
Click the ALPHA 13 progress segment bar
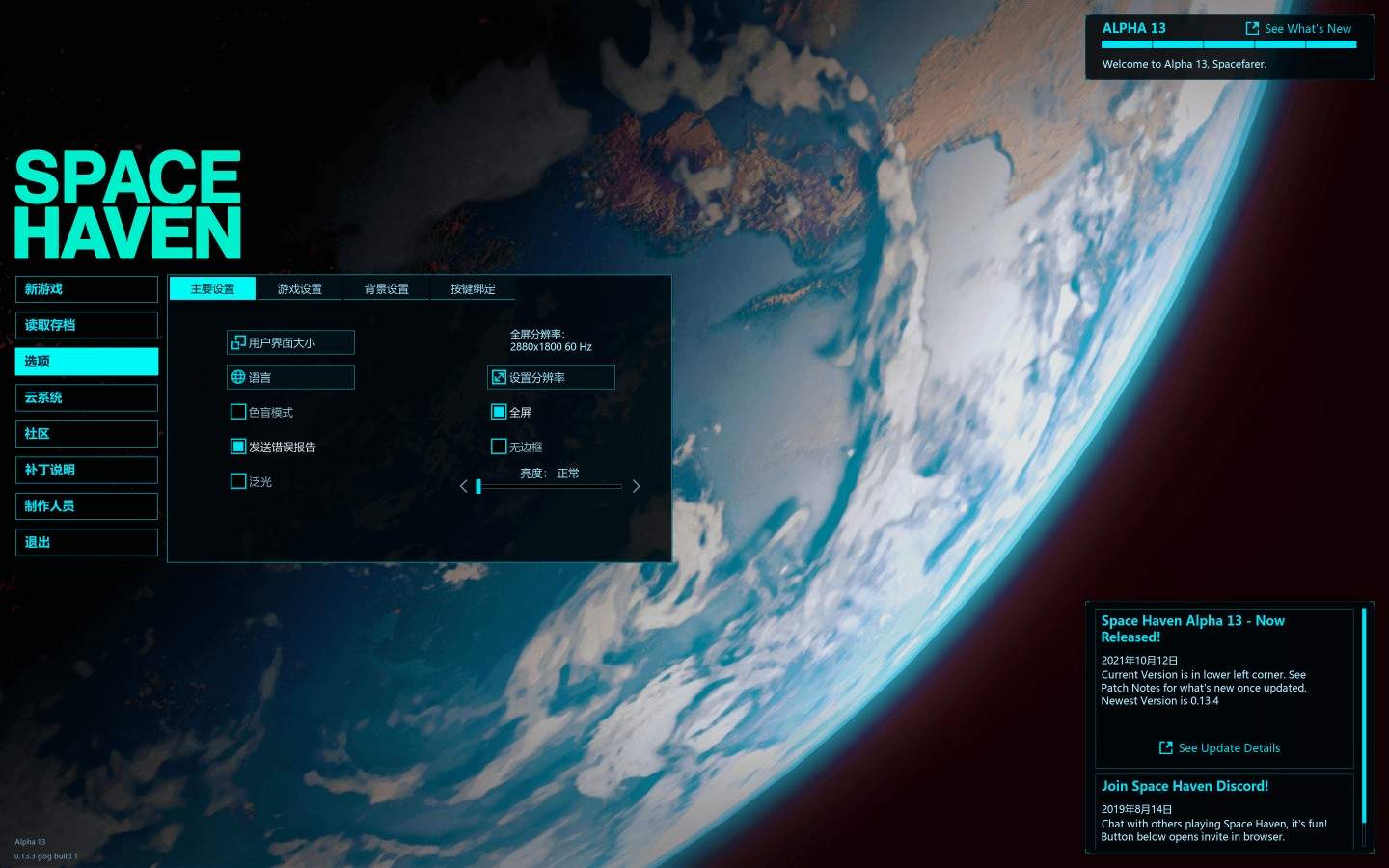1230,44
